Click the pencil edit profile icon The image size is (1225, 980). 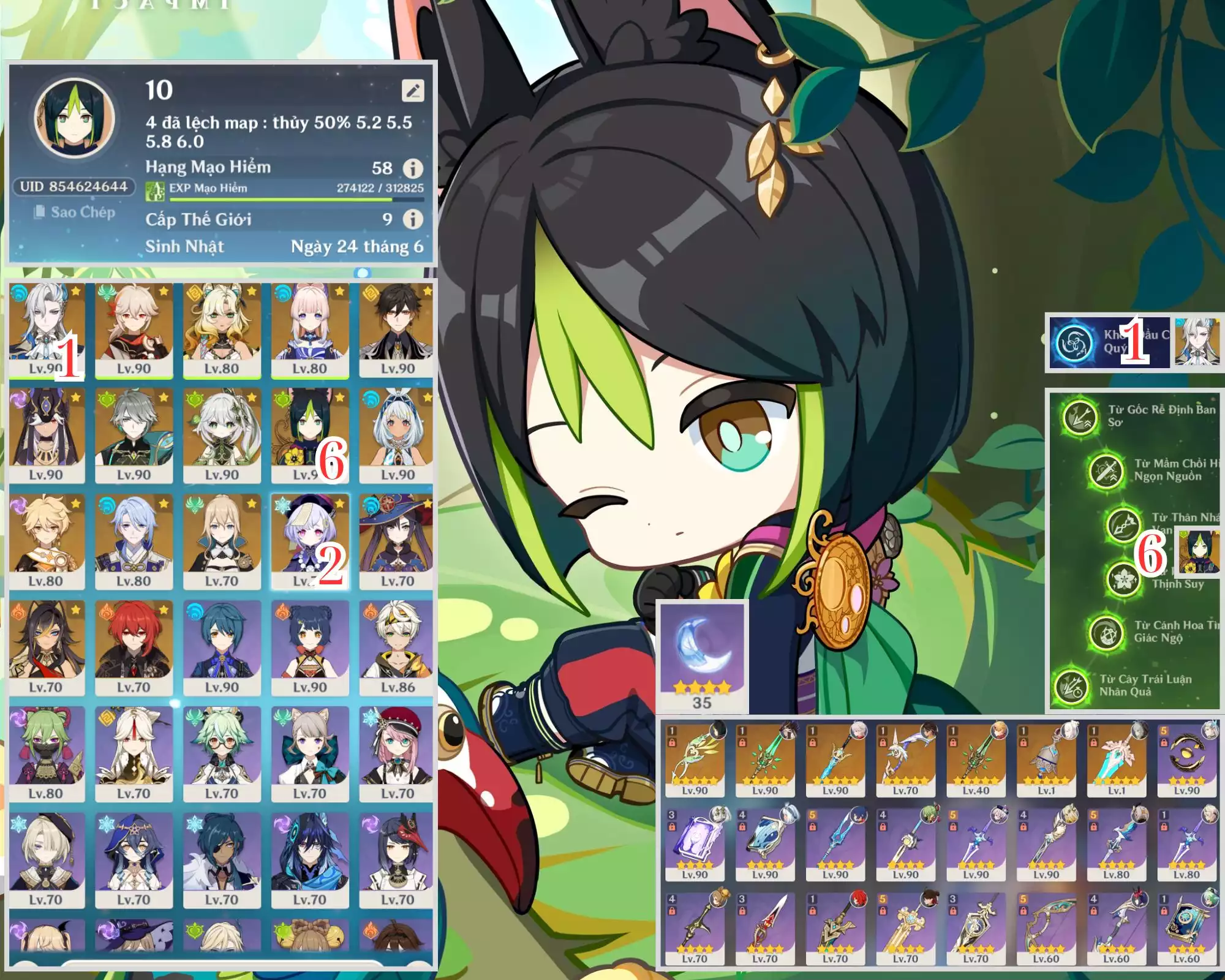point(412,91)
